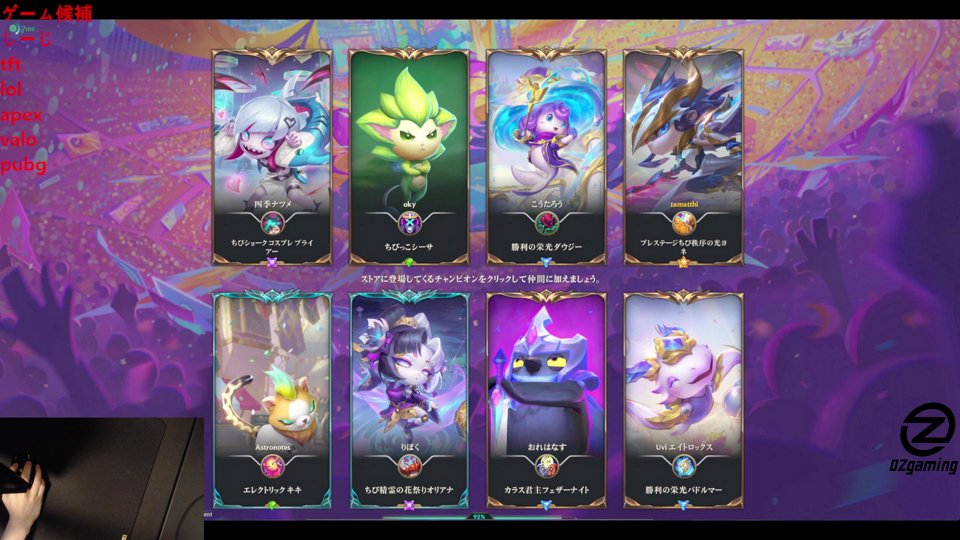This screenshot has height=540, width=960.
Task: Click Uvi エイトロックス's profile icon
Action: coord(683,466)
